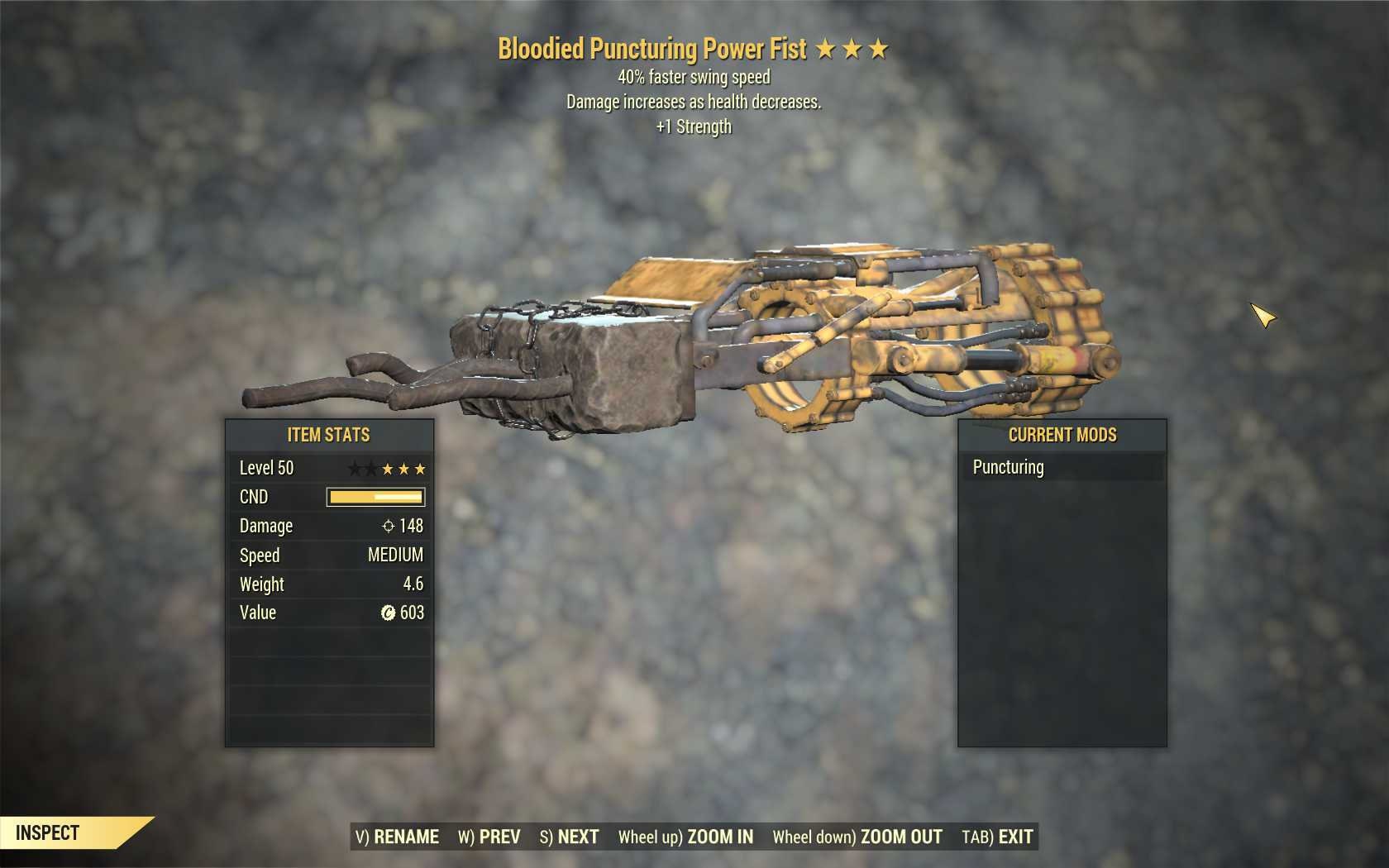Viewport: 1389px width, 868px height.
Task: Click EXIT to leave the inspect screen
Action: 1016,837
